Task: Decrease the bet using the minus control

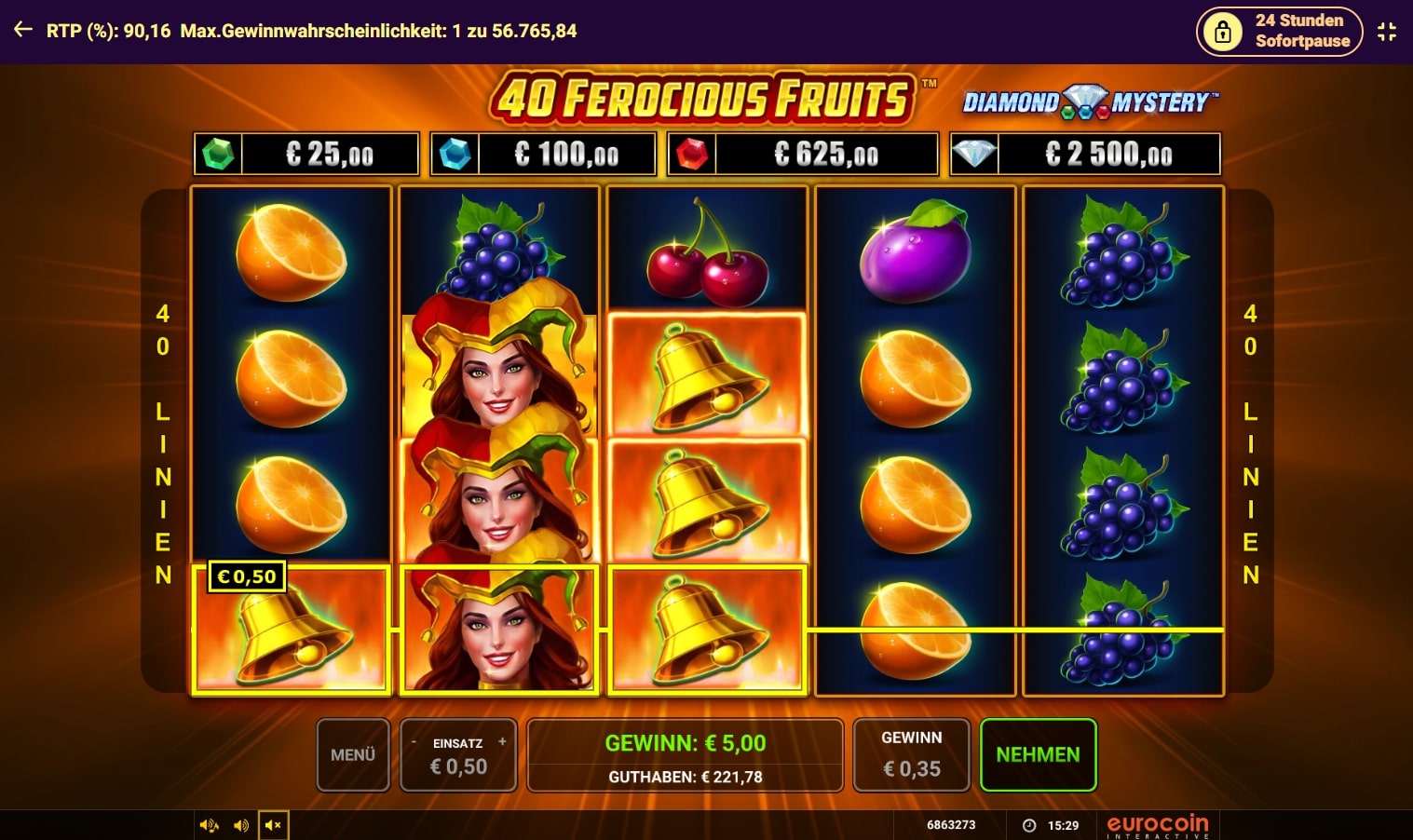Action: click(415, 741)
